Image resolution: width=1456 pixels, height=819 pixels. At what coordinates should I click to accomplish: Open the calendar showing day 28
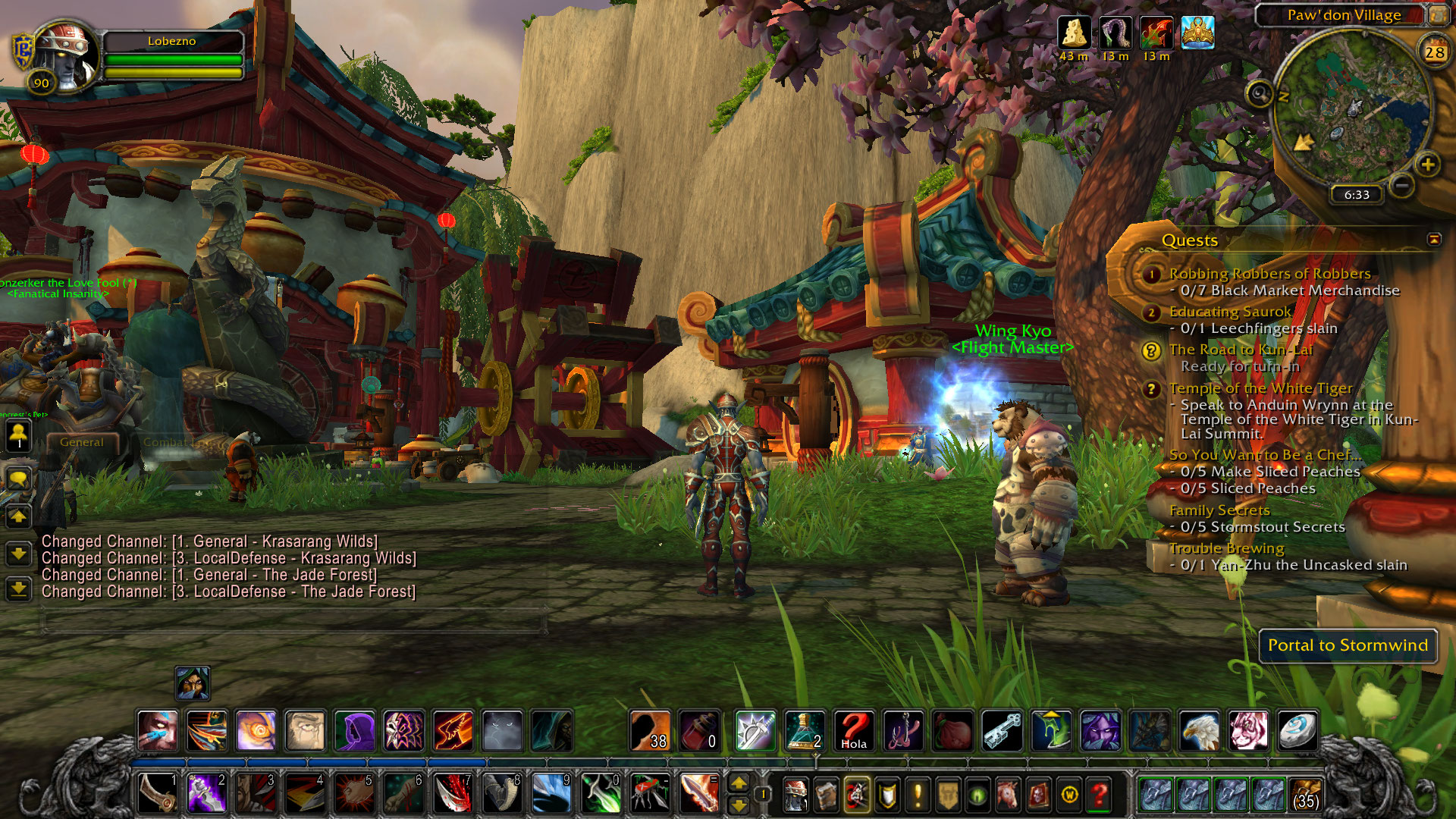point(1434,52)
